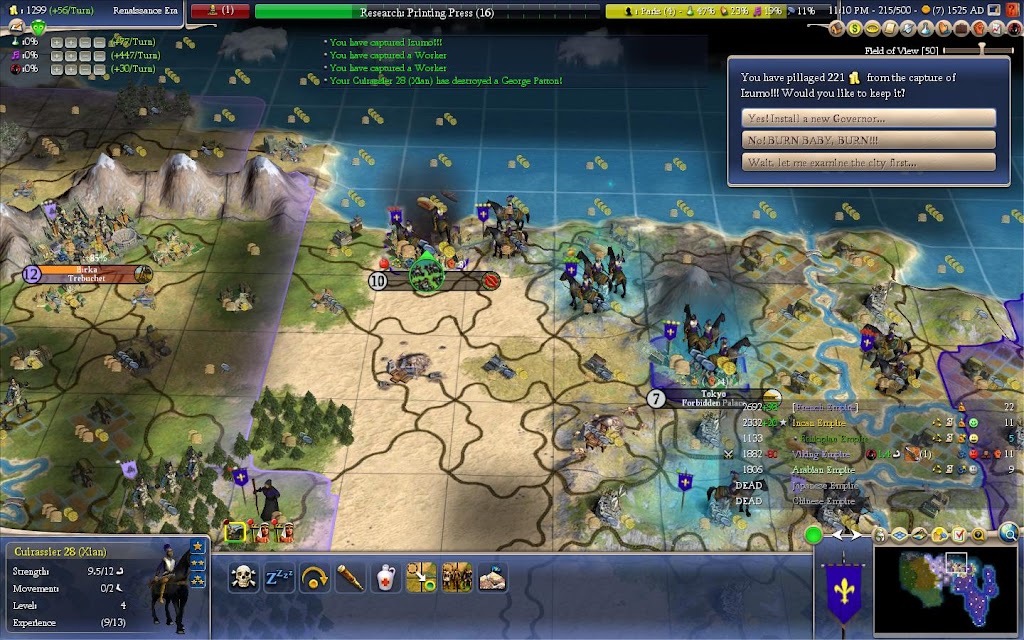Pick "Wait, let me examine the city first..."
Screen dimensions: 1024x640
click(868, 162)
